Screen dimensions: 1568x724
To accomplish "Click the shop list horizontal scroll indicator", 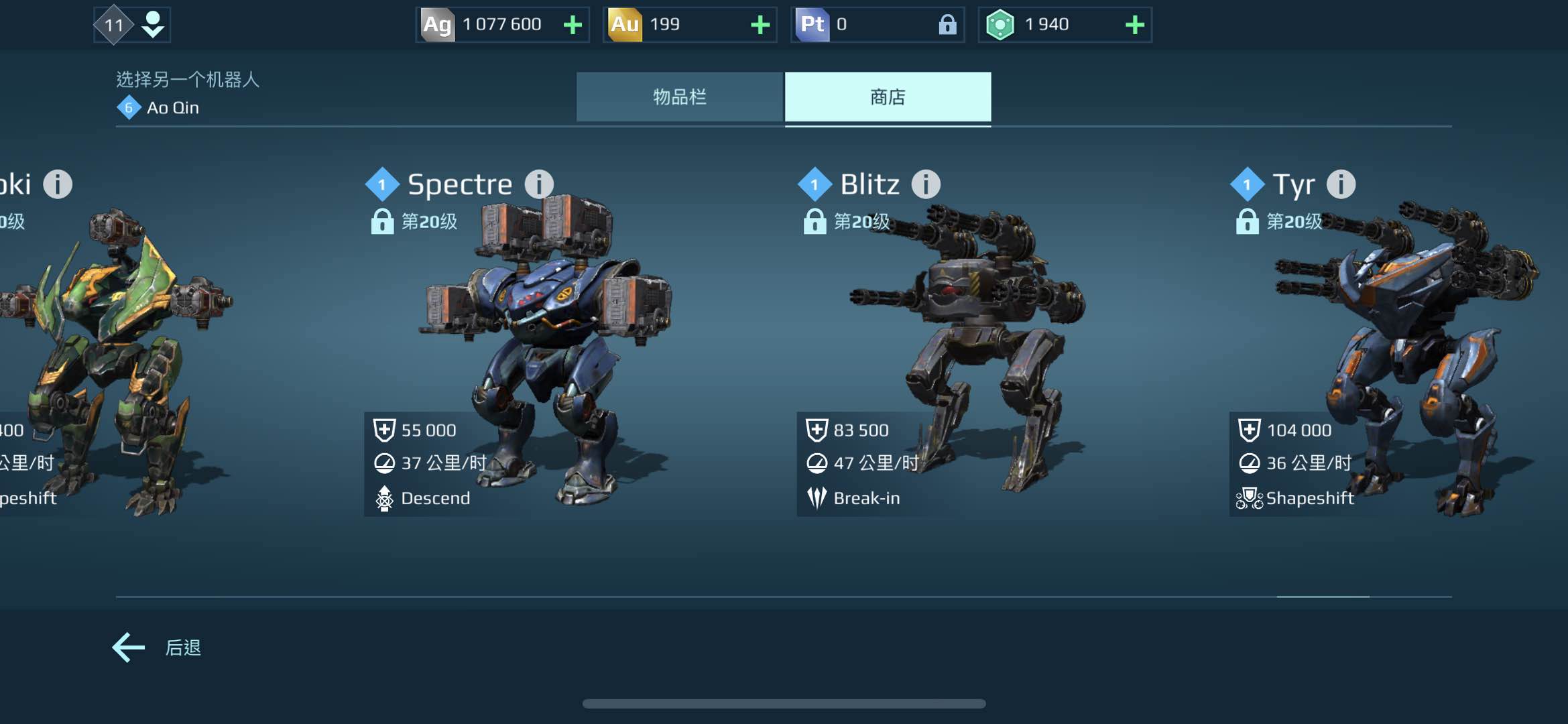I will (x=1323, y=596).
